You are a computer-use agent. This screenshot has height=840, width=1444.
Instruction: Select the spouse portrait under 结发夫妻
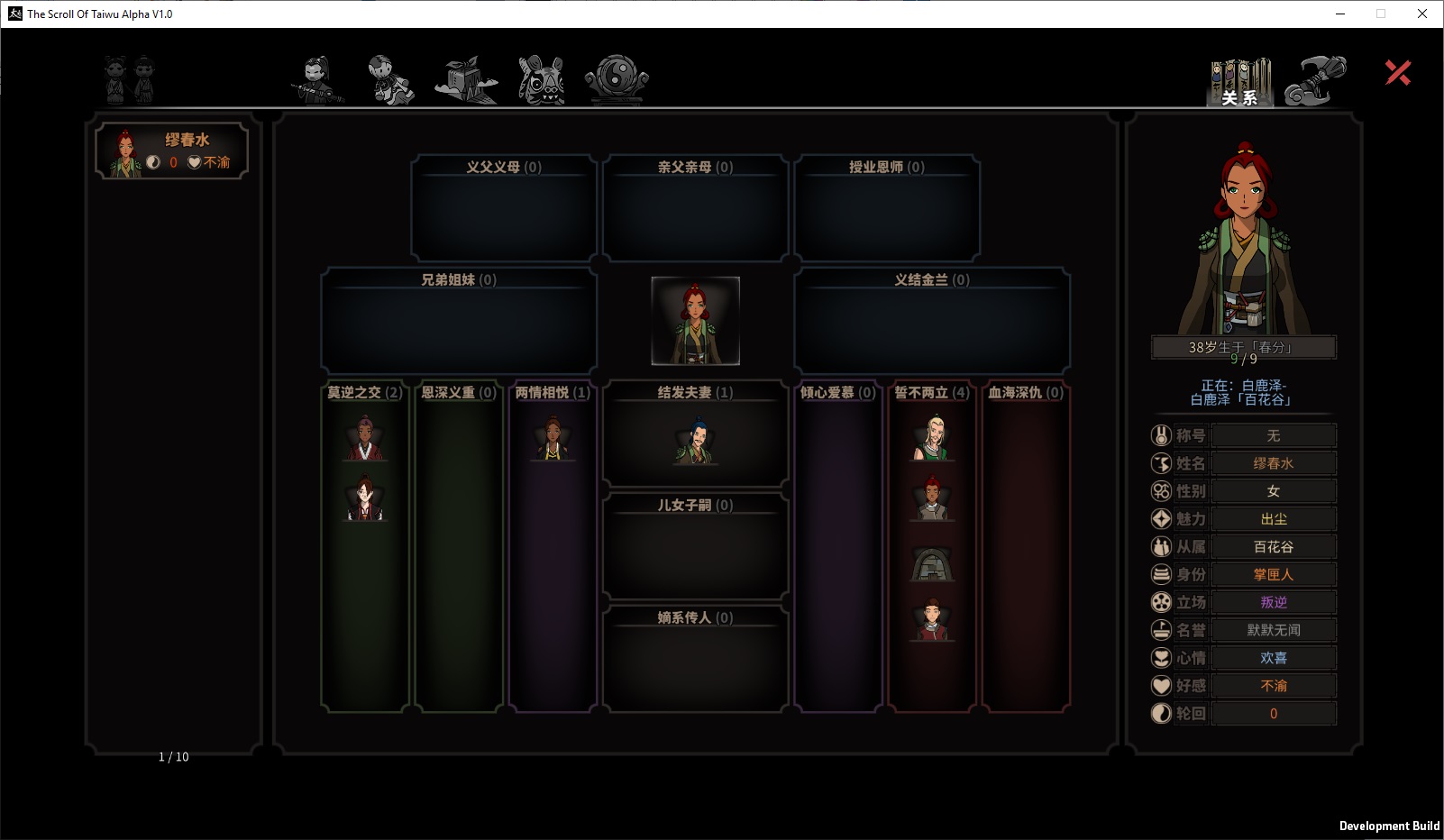[x=696, y=442]
